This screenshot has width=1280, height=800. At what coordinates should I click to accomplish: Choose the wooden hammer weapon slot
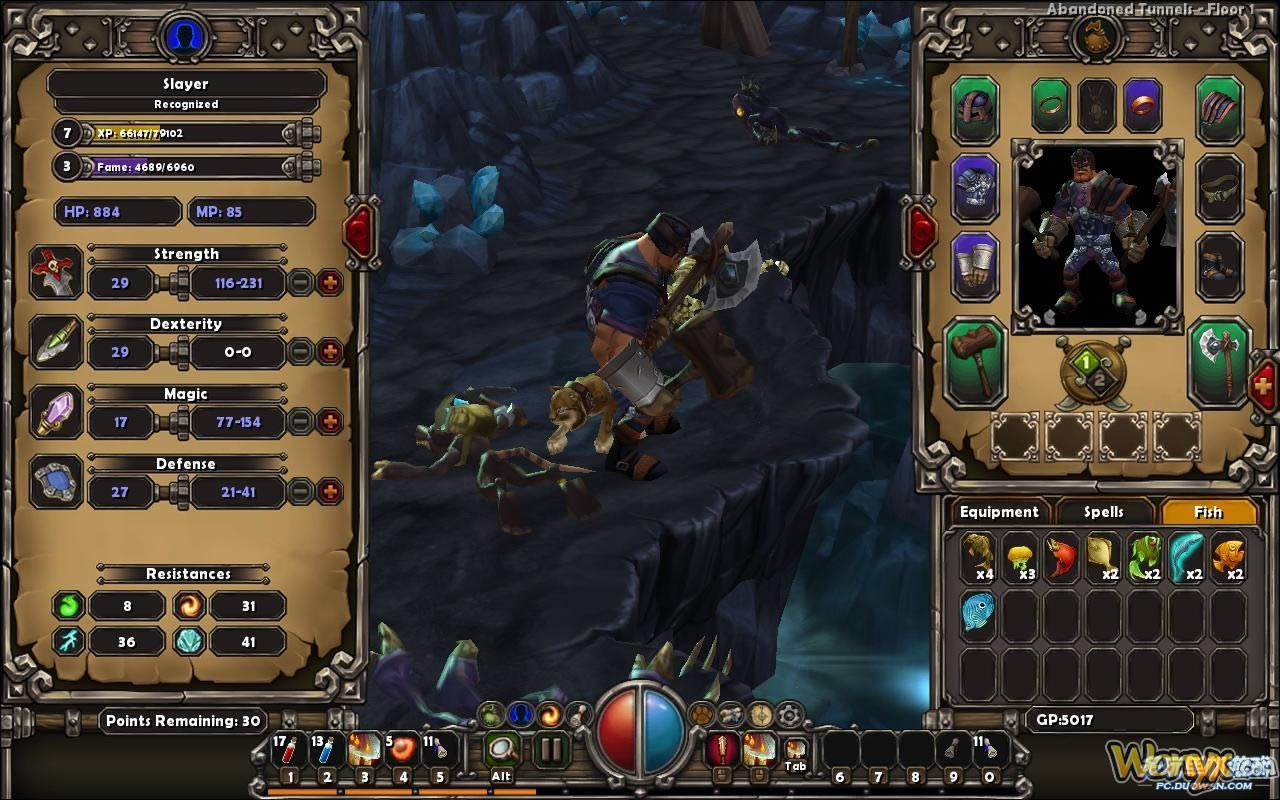(975, 359)
